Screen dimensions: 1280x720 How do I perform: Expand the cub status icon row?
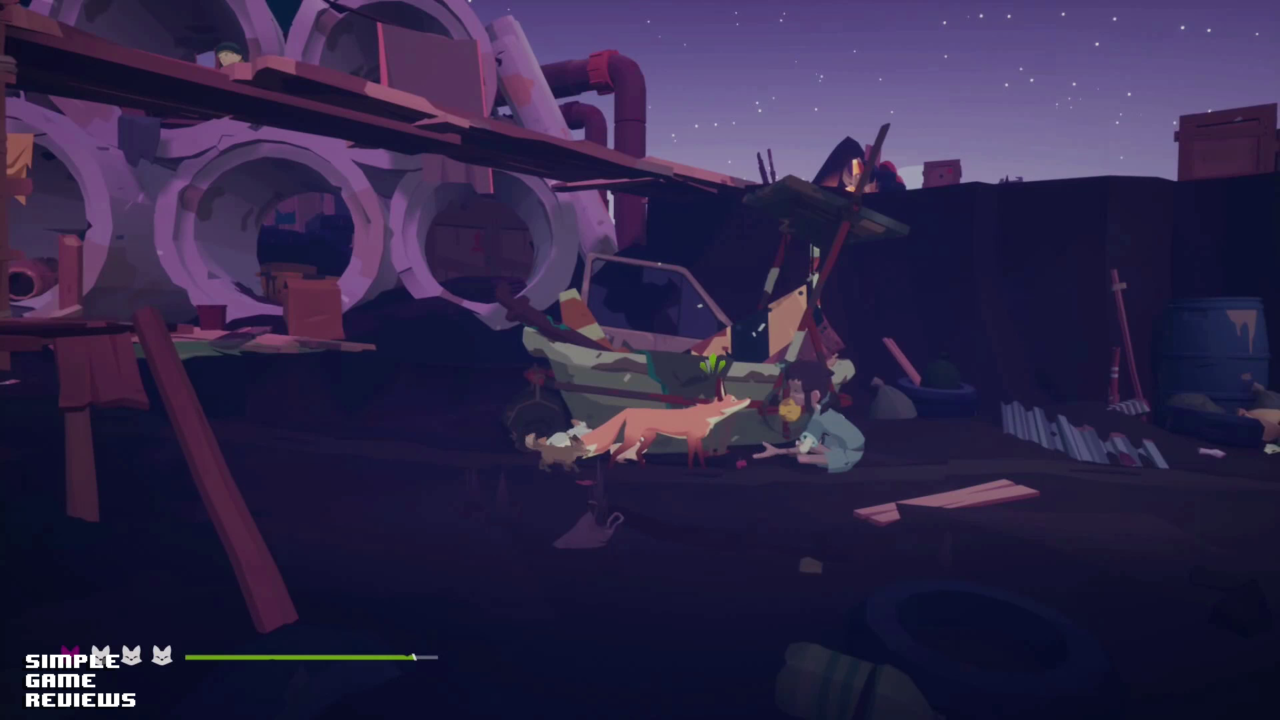point(131,656)
